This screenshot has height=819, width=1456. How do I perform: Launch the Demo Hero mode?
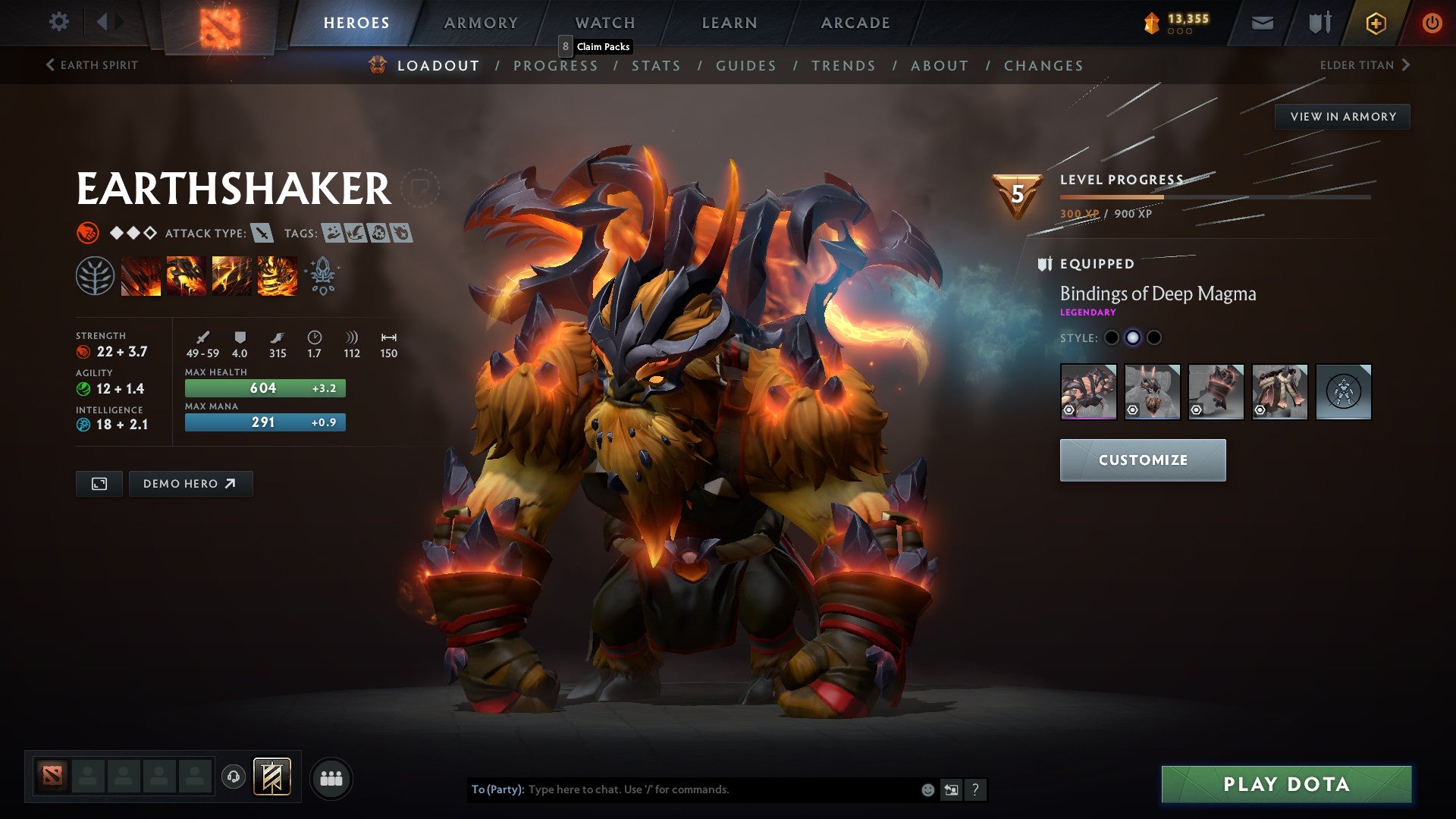(190, 484)
